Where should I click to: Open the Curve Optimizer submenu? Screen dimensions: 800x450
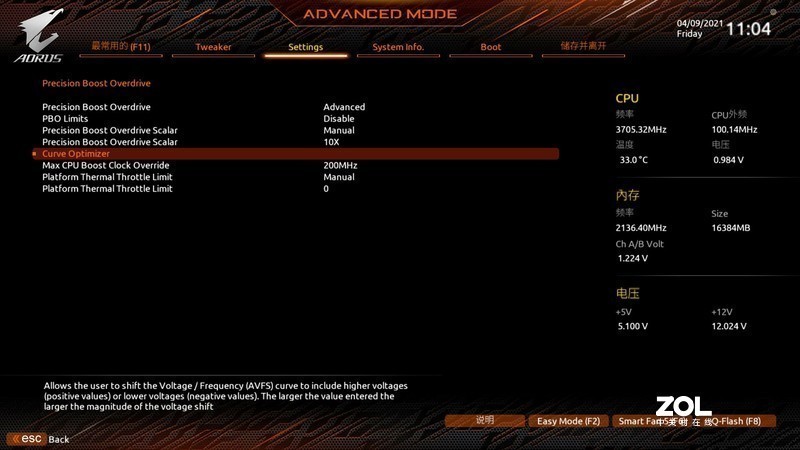coord(76,154)
